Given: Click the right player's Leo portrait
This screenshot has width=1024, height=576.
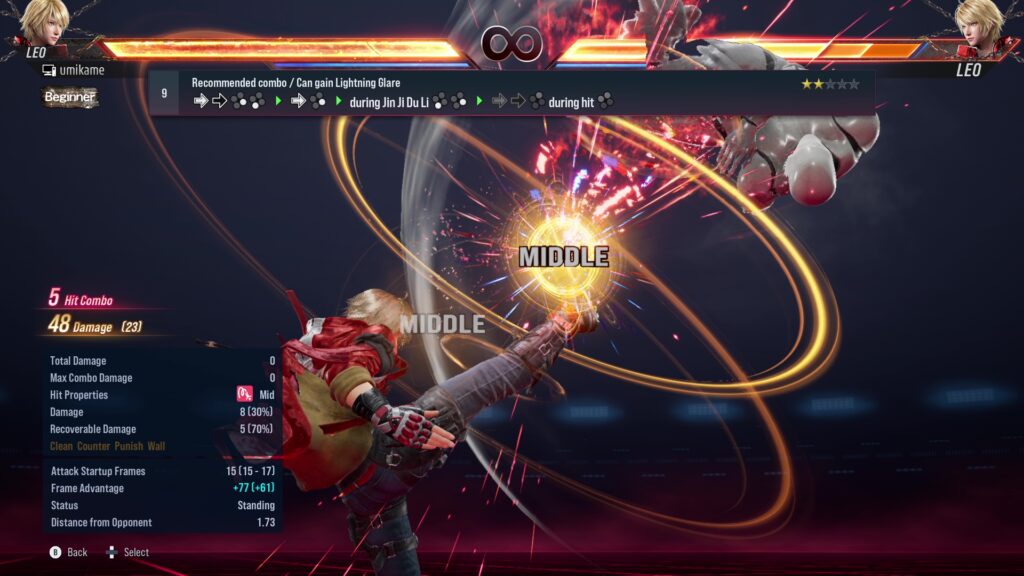Looking at the screenshot, I should pos(978,24).
